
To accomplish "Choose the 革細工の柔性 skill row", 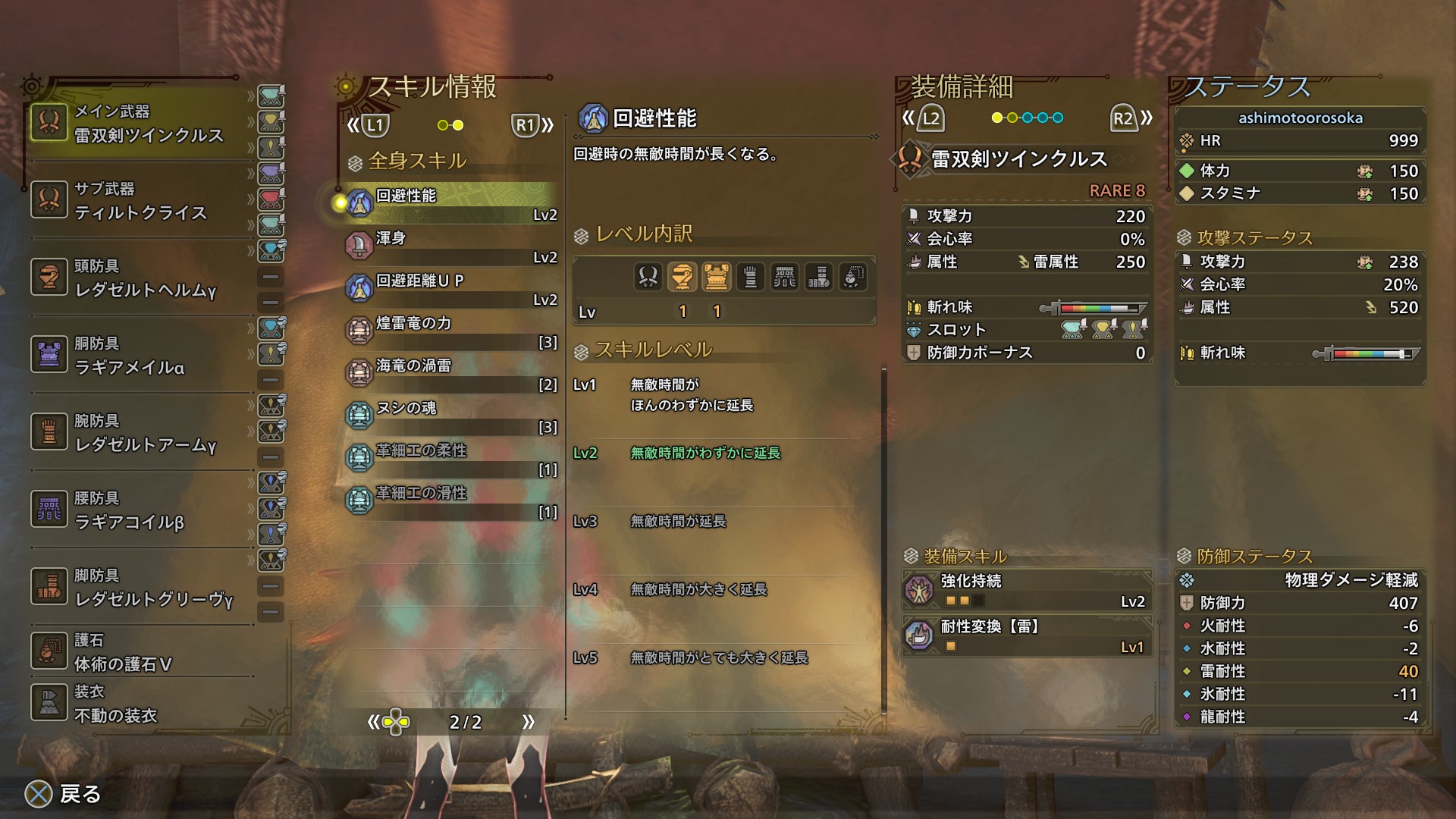I will (451, 458).
